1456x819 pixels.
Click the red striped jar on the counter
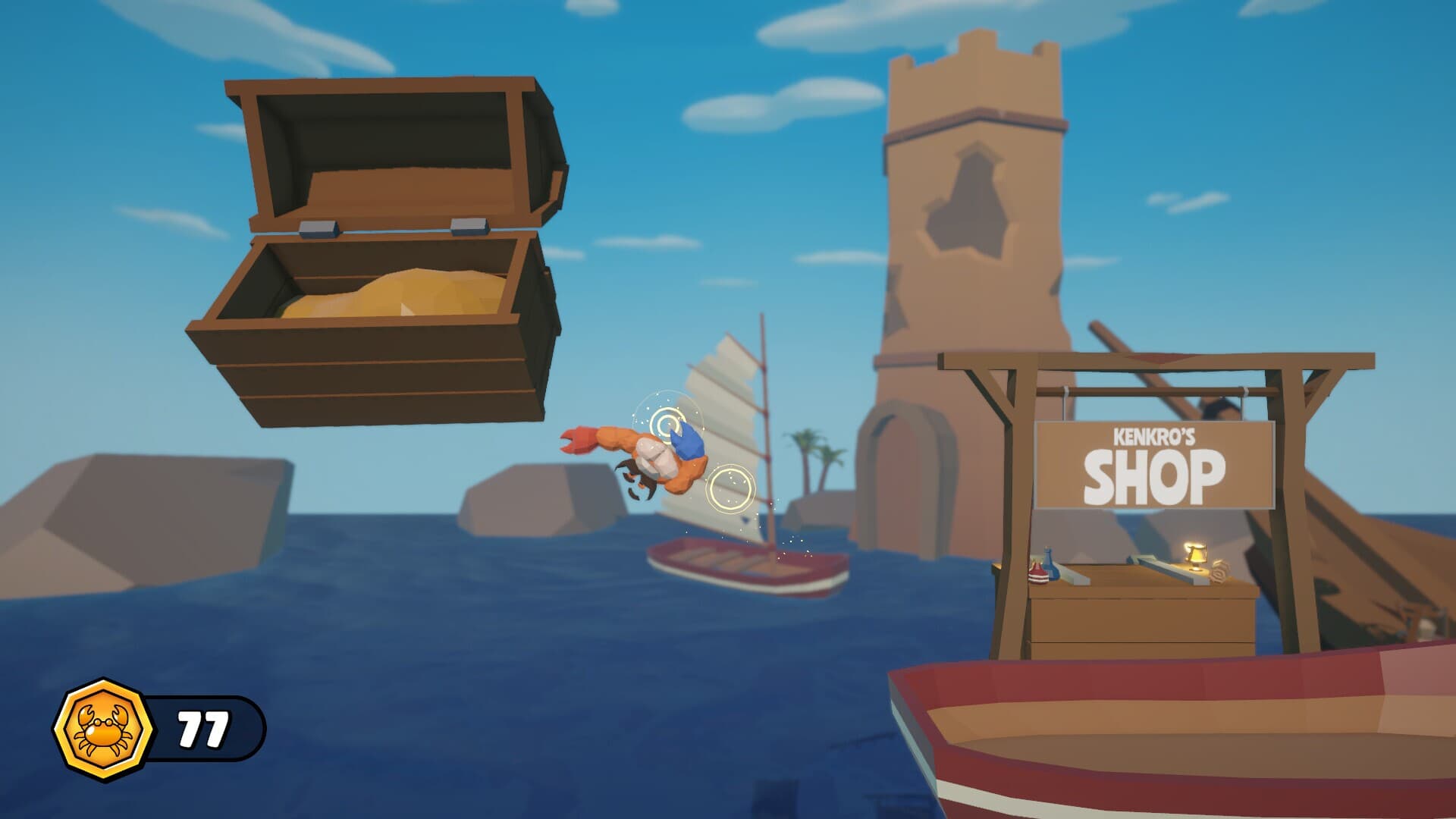click(x=1037, y=574)
